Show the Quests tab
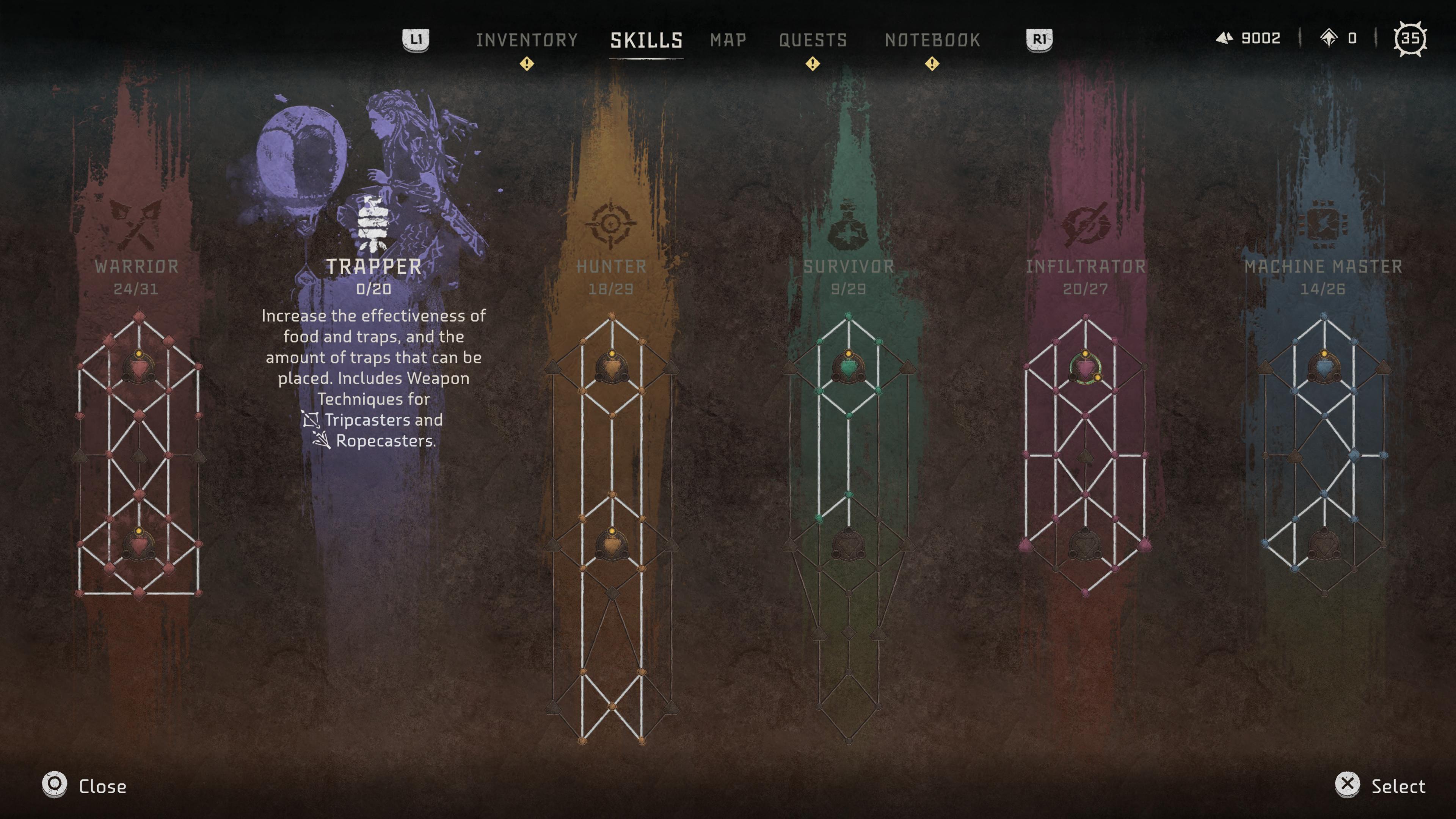Image resolution: width=1456 pixels, height=819 pixels. 813,40
